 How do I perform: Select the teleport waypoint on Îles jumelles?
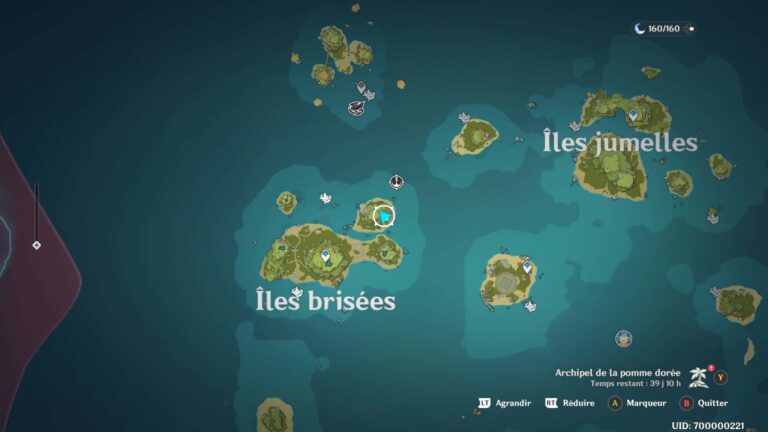point(633,116)
